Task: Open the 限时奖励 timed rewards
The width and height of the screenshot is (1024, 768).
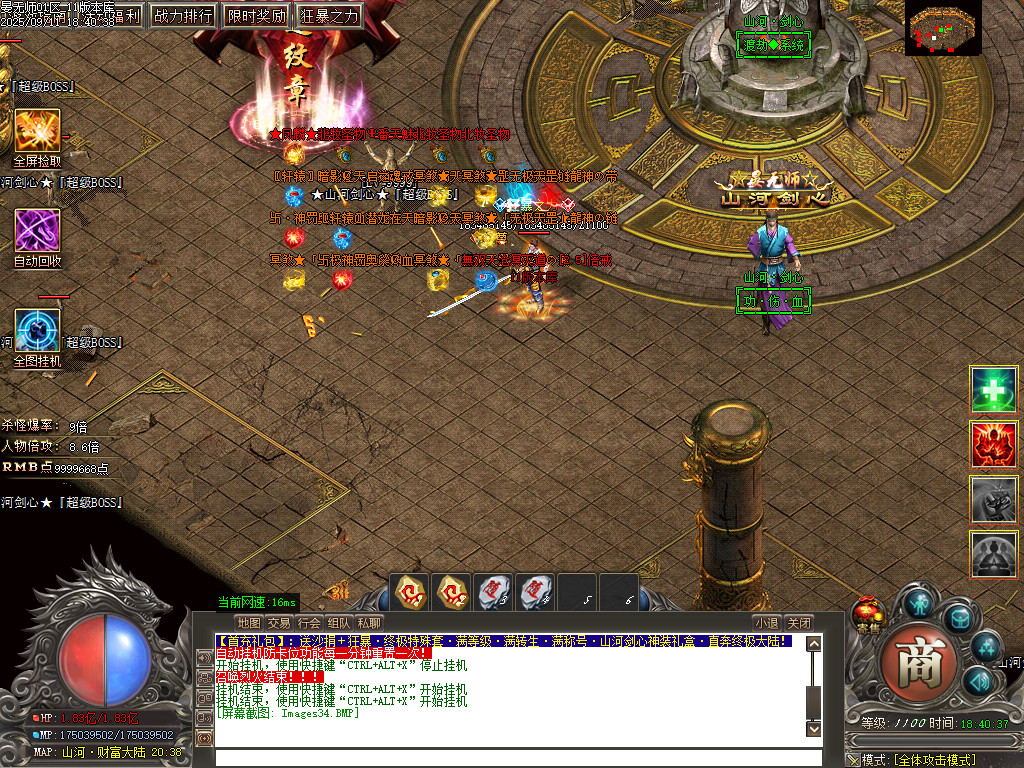Action: [256, 15]
